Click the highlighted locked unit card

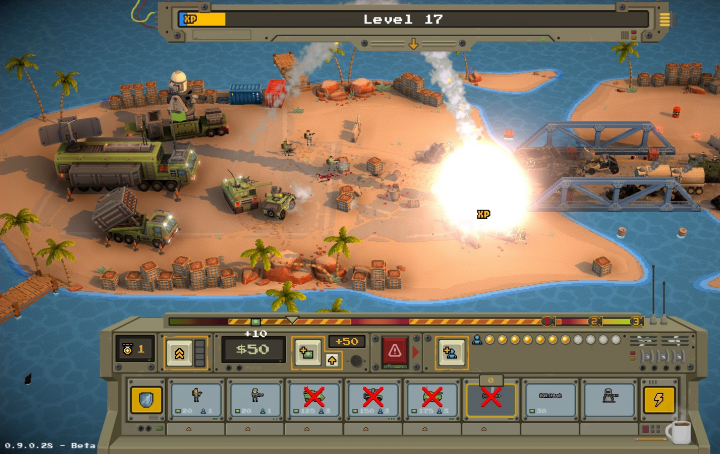point(491,398)
